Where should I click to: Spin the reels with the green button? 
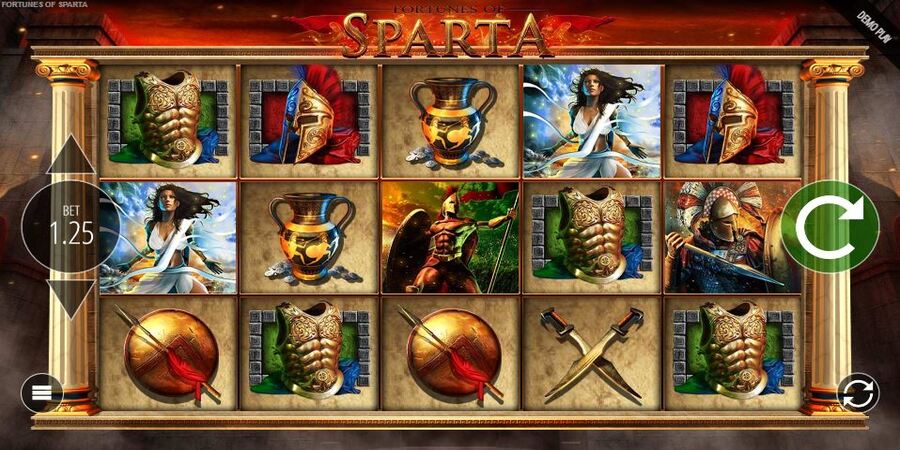click(829, 227)
